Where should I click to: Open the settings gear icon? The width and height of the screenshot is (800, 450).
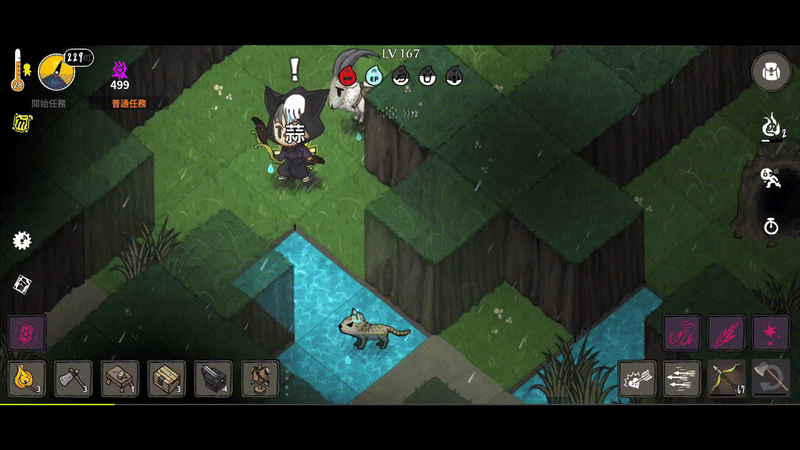click(x=21, y=240)
